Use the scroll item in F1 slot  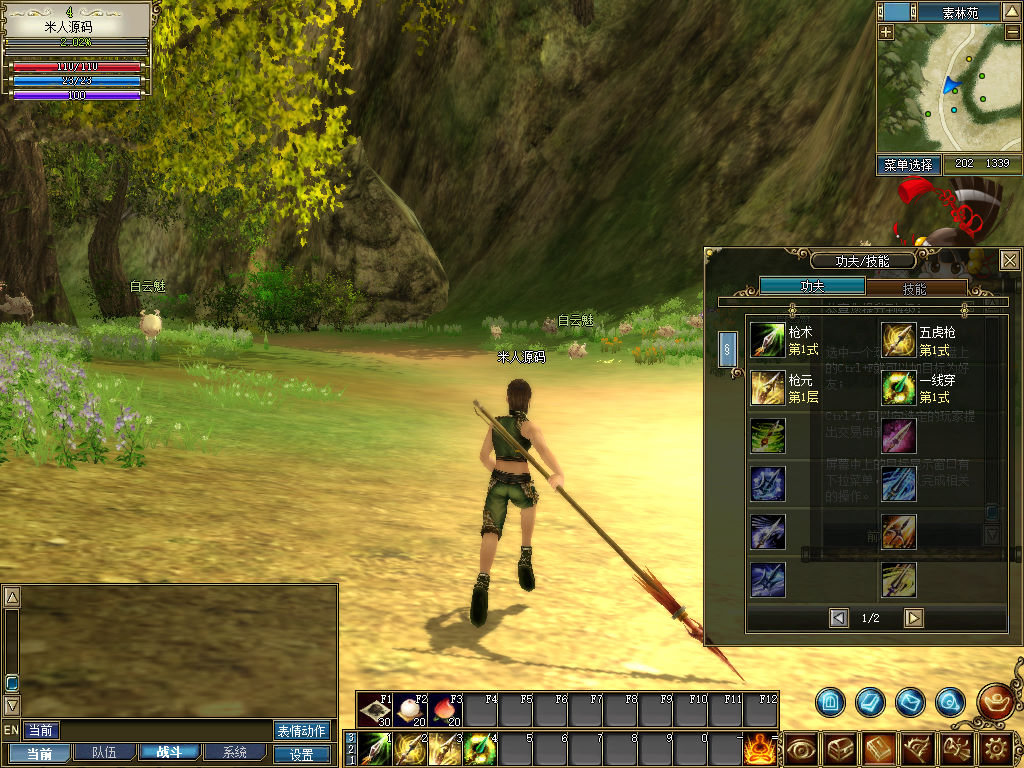[x=375, y=710]
